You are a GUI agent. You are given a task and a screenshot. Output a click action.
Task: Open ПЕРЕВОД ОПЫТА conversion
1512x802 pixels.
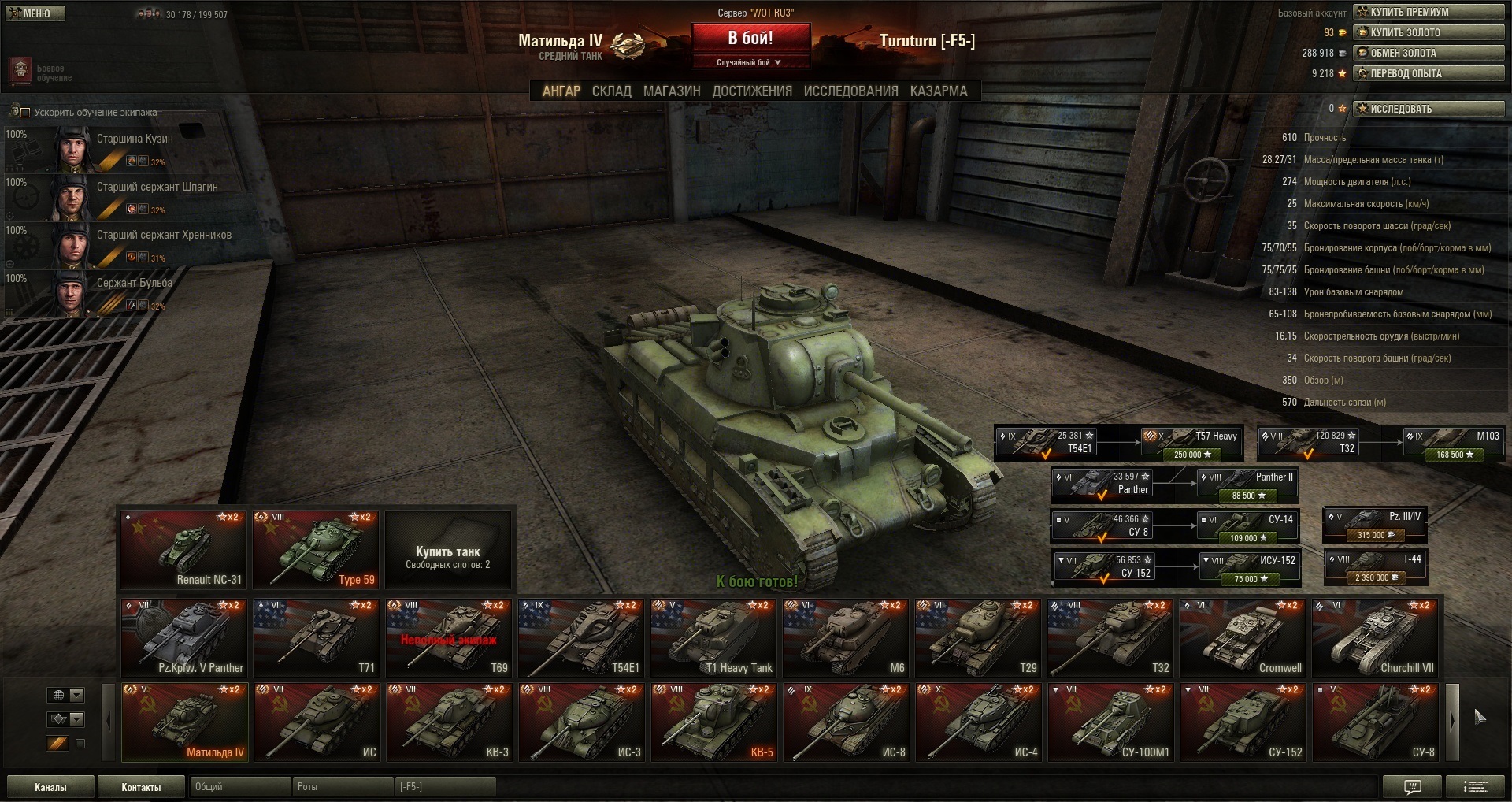1428,73
